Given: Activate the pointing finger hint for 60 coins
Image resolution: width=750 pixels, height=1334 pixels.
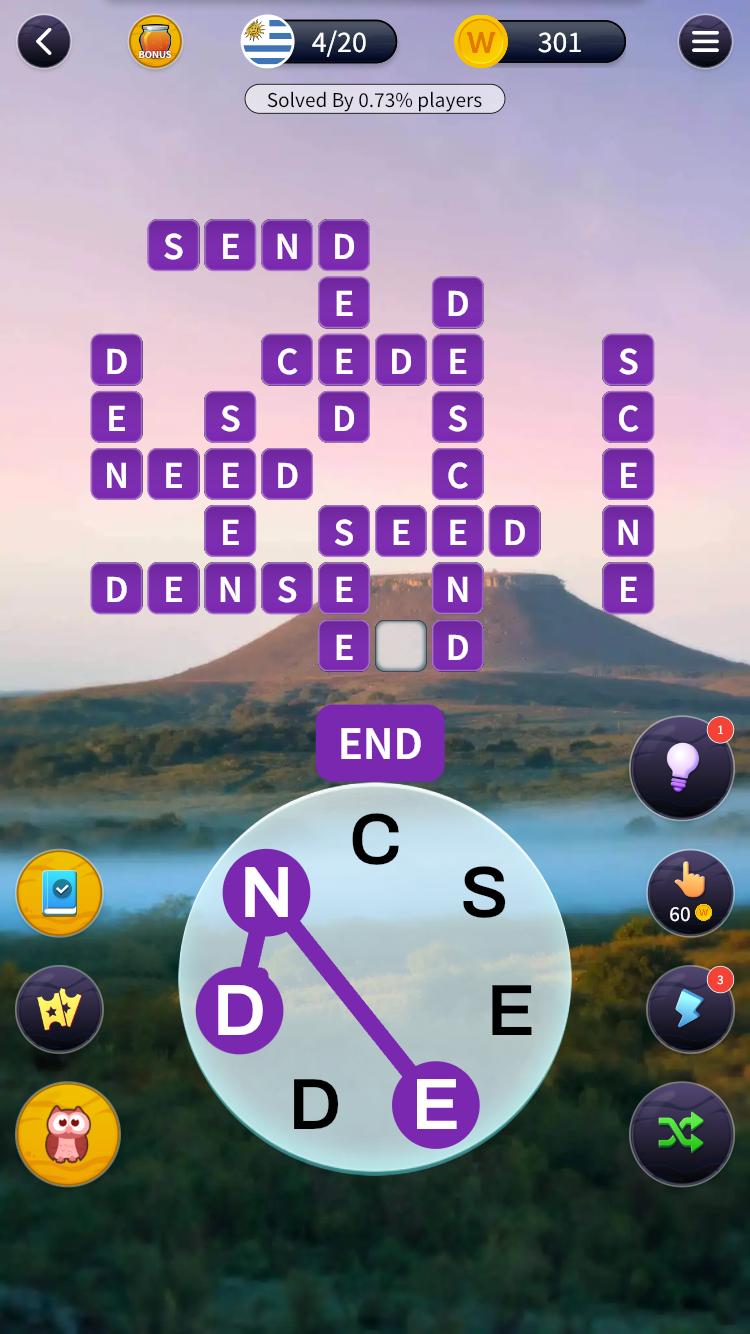Looking at the screenshot, I should [689, 893].
